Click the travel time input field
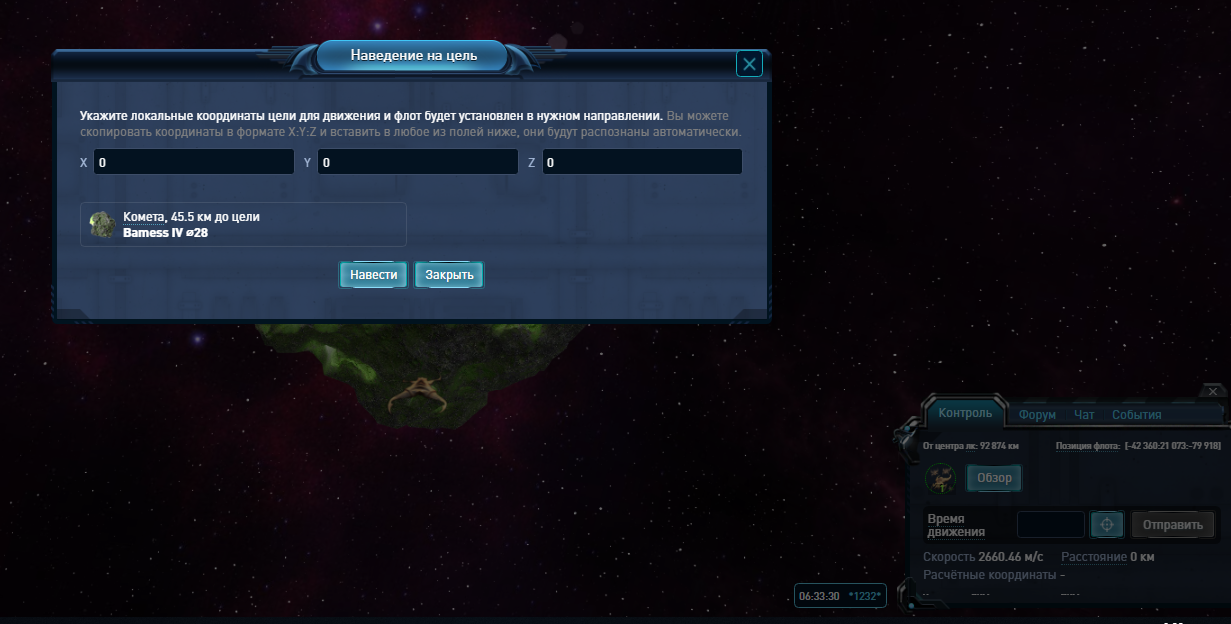1231x624 pixels. (1051, 525)
